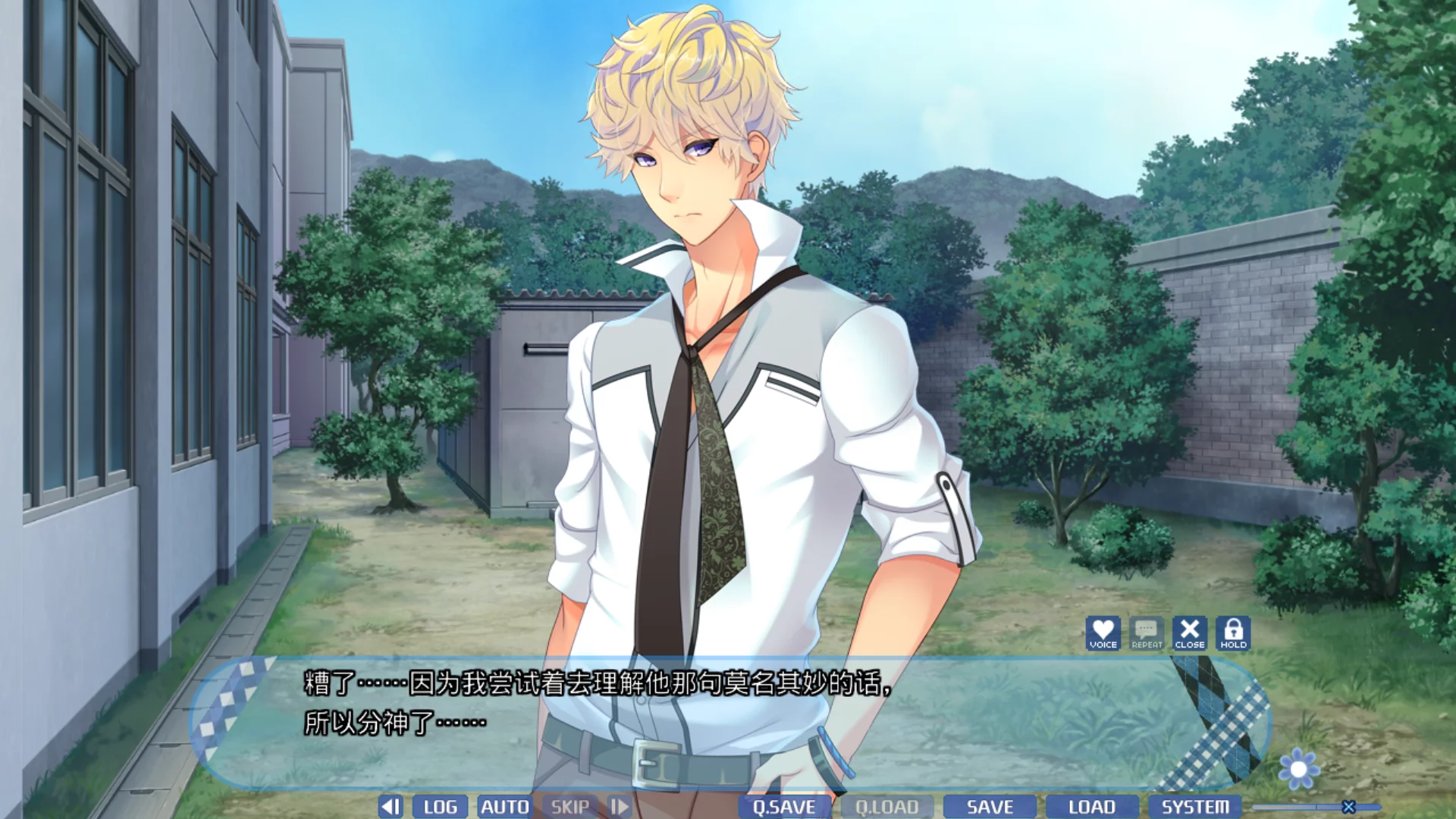Image resolution: width=1456 pixels, height=819 pixels.
Task: Jump forward with the next arrow button
Action: (620, 807)
